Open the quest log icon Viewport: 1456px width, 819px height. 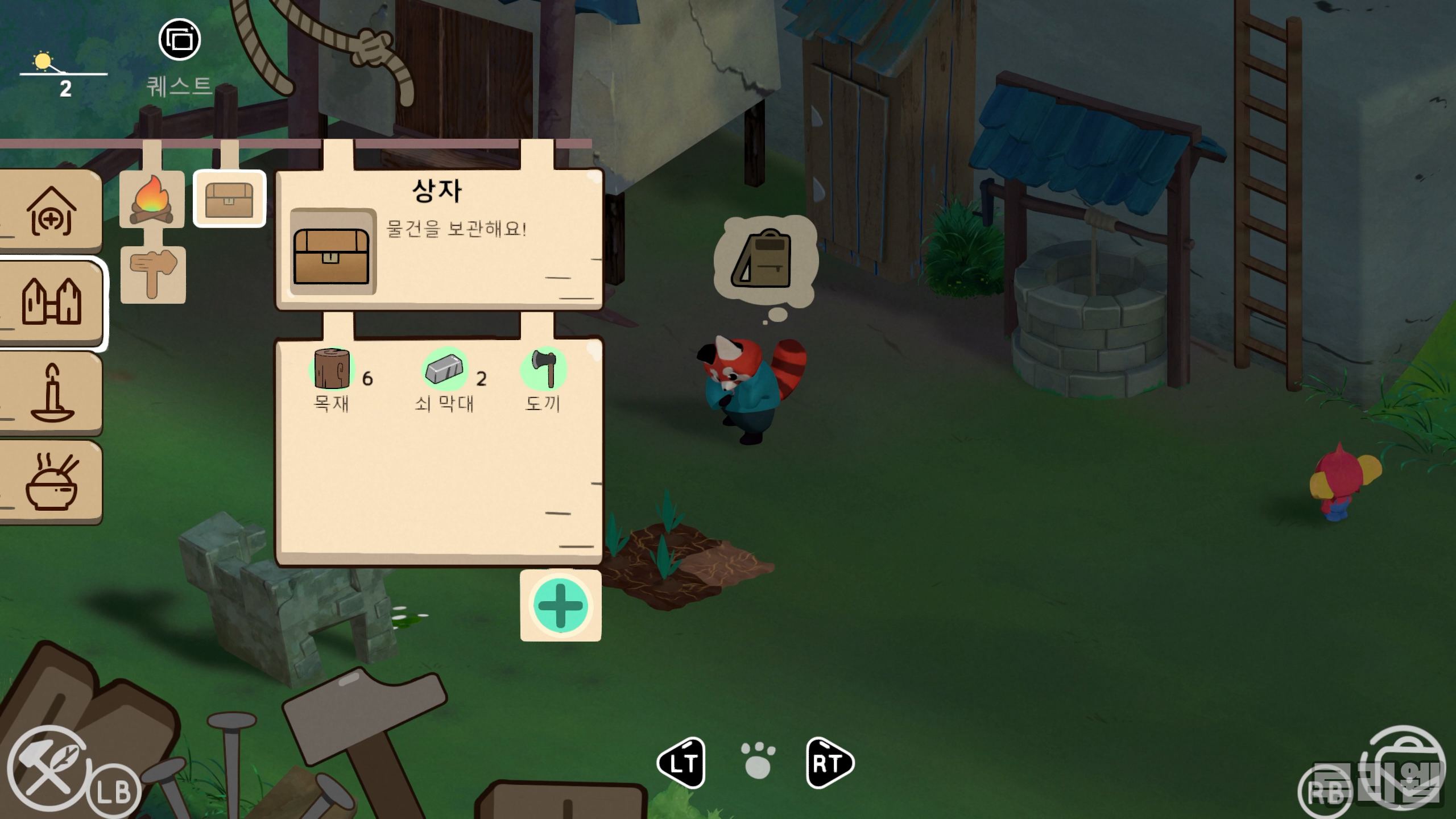[x=179, y=40]
